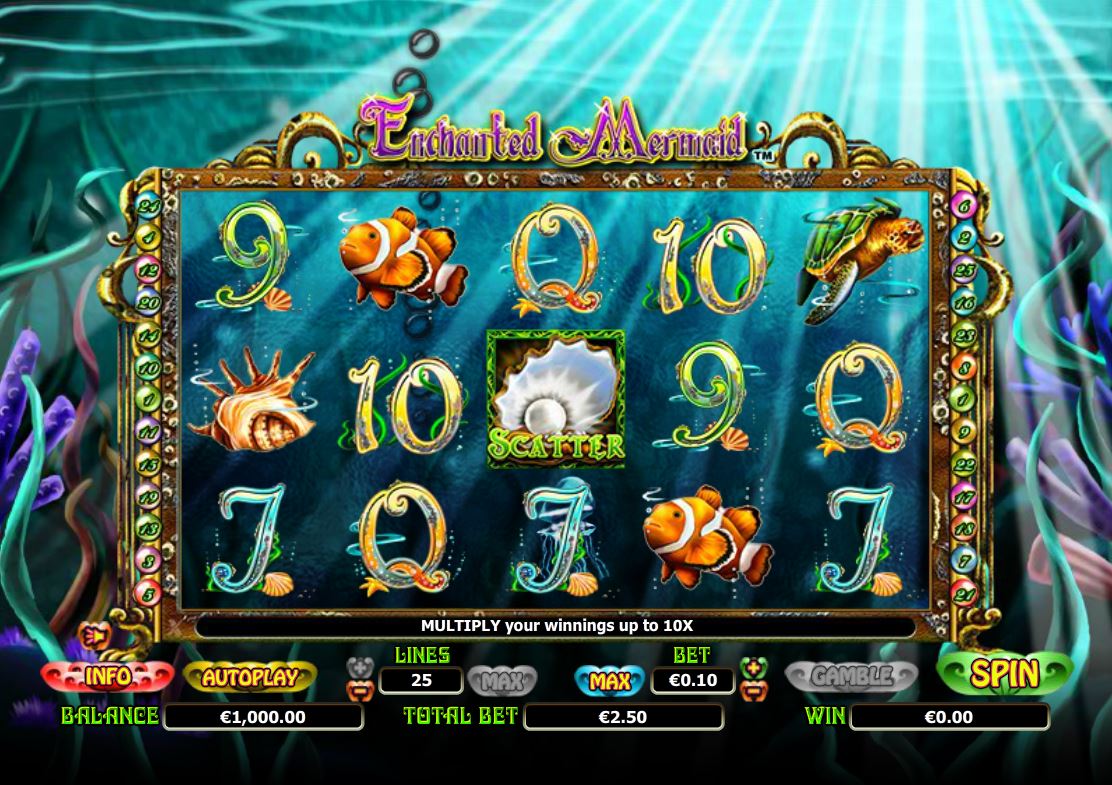Start AUTOPLAY mode
This screenshot has height=785, width=1112.
tap(250, 677)
